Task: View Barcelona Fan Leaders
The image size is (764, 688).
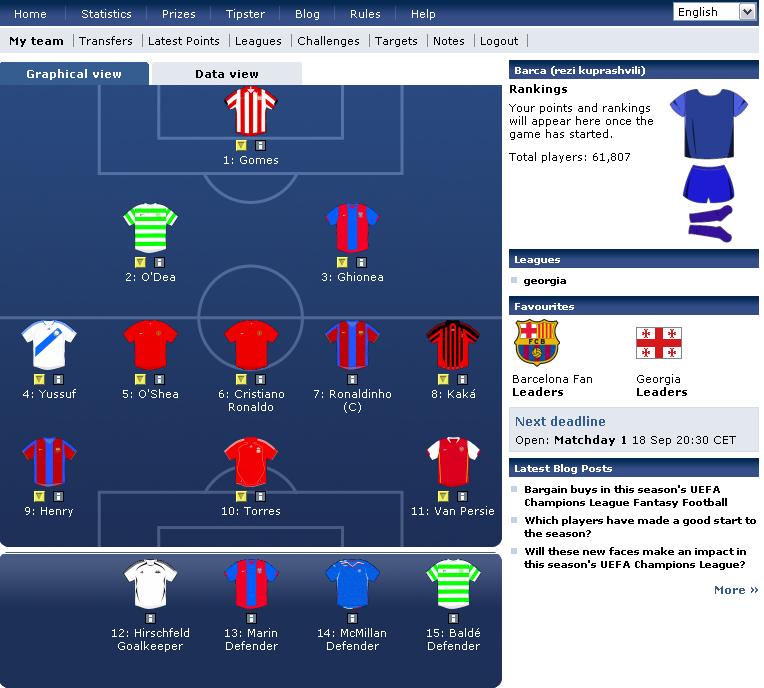Action: coord(538,392)
